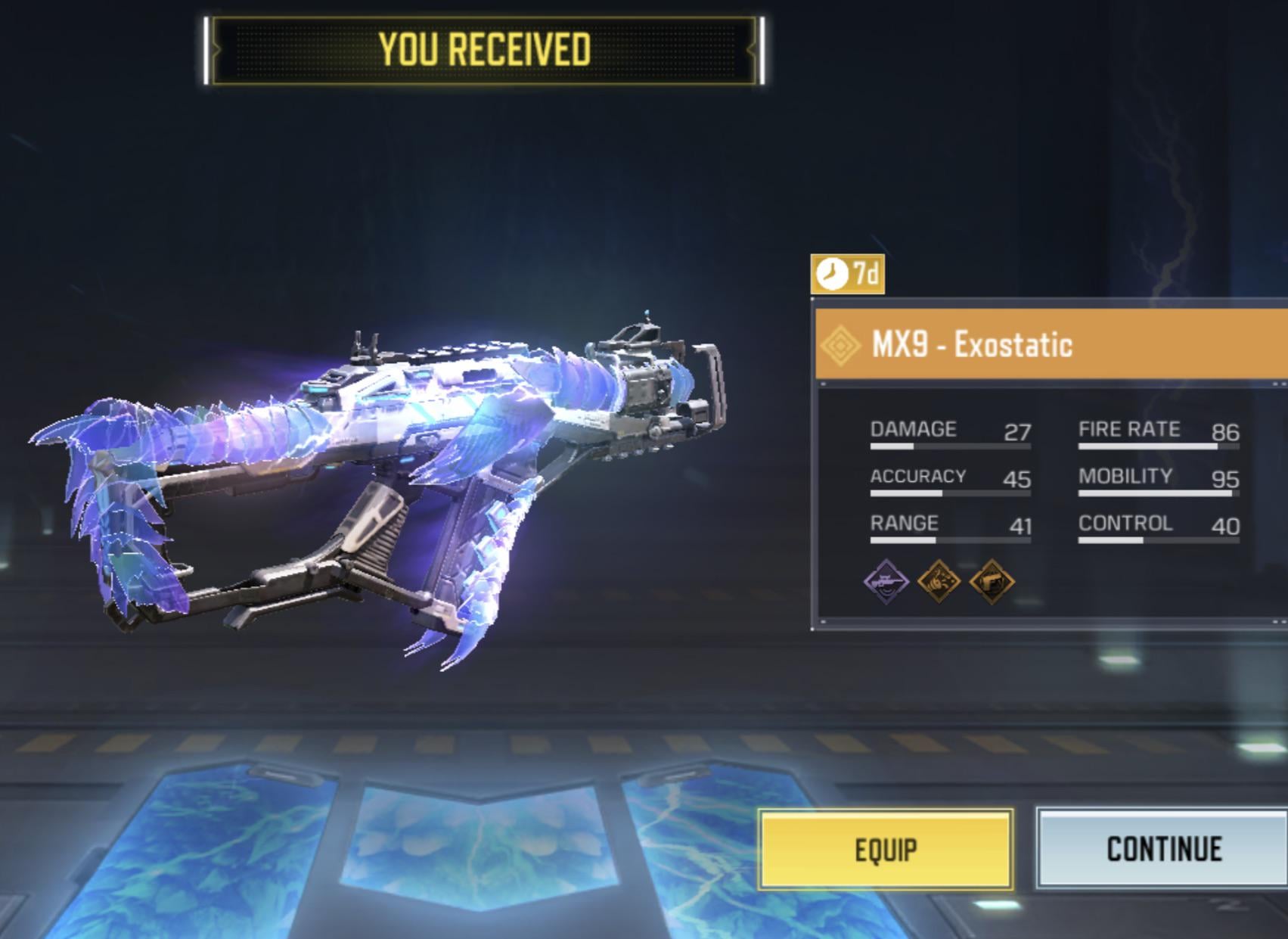Inspect the gold fist perk icon
Image resolution: width=1288 pixels, height=939 pixels.
pos(939,581)
